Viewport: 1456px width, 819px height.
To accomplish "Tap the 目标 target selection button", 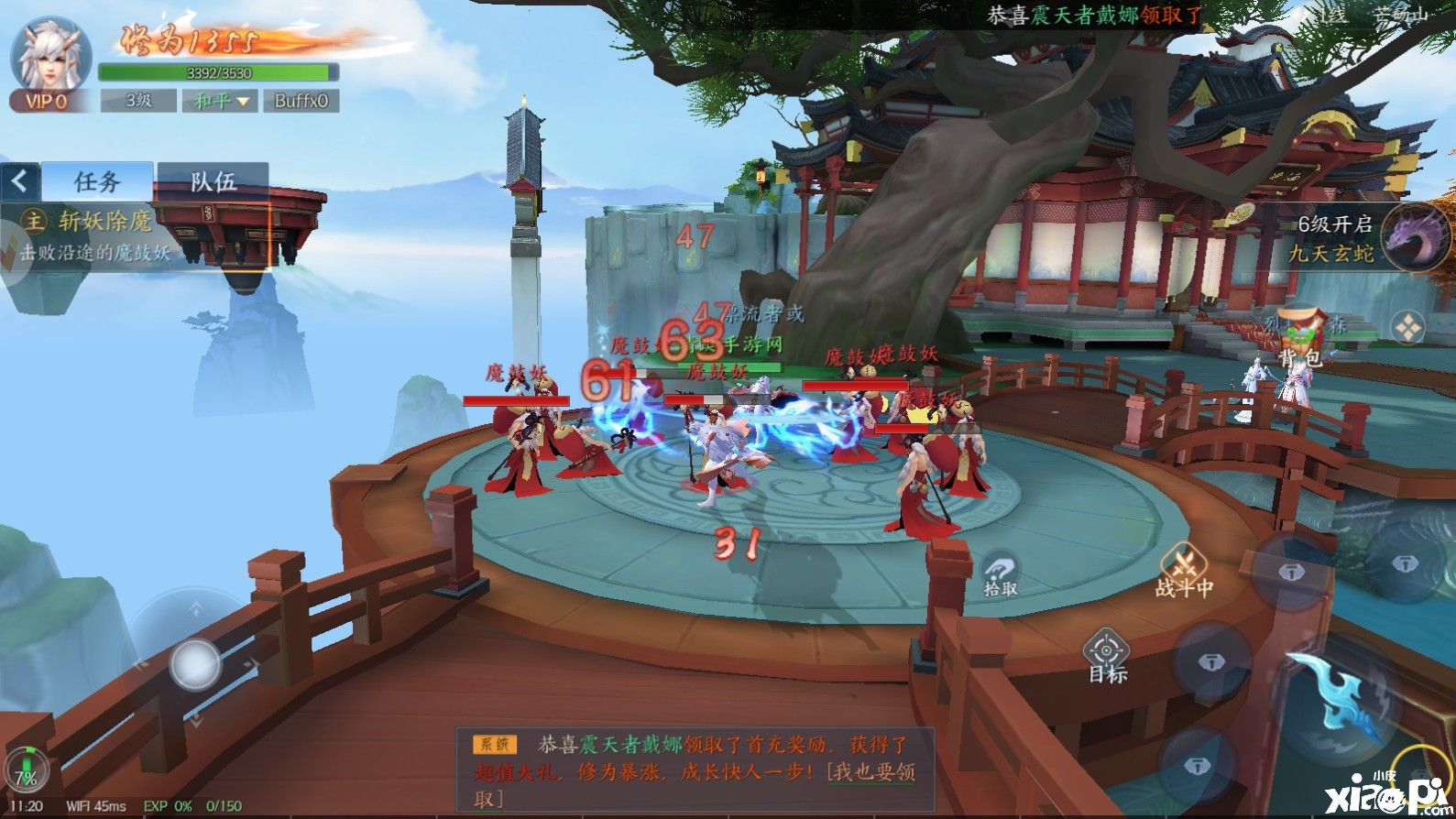I will coord(1107,658).
